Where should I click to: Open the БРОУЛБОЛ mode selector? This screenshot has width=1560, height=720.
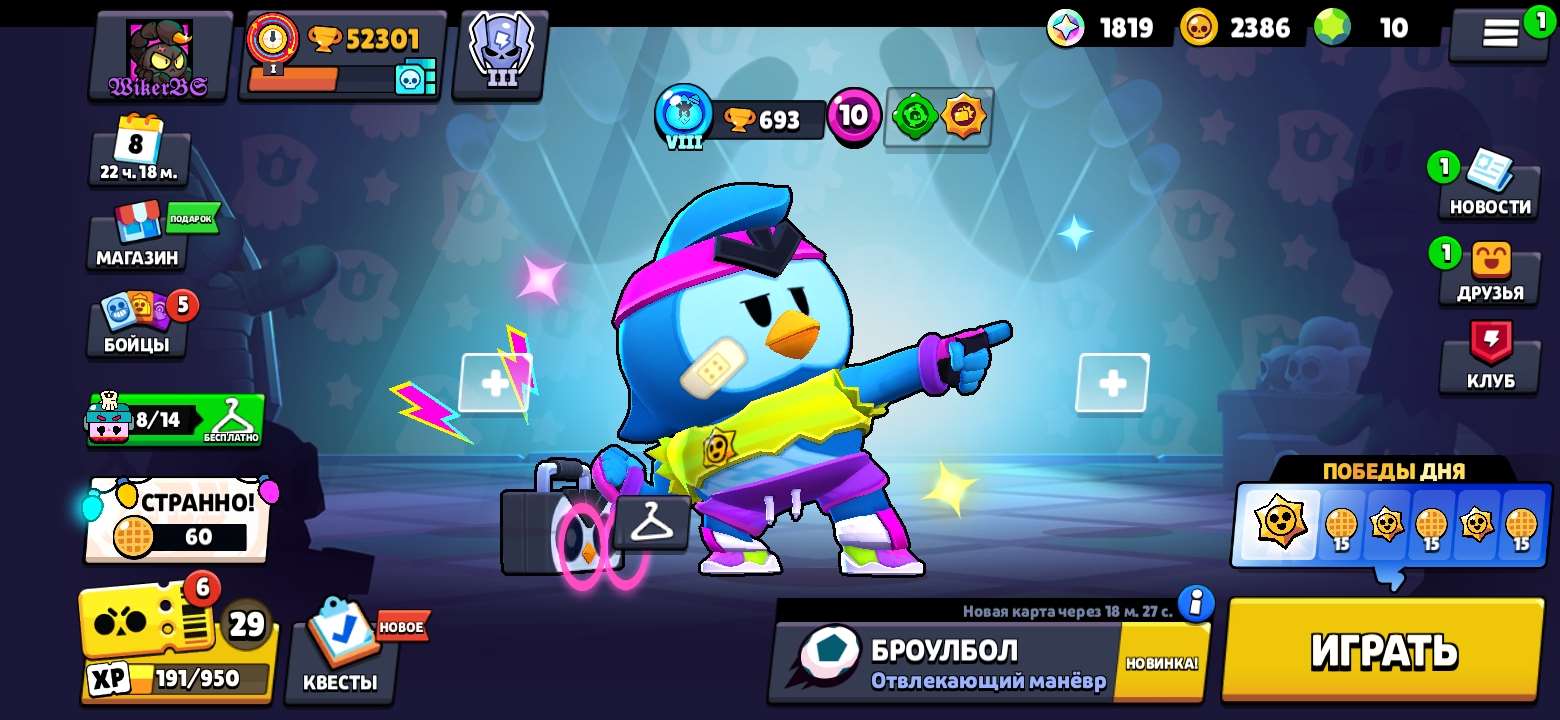[950, 655]
